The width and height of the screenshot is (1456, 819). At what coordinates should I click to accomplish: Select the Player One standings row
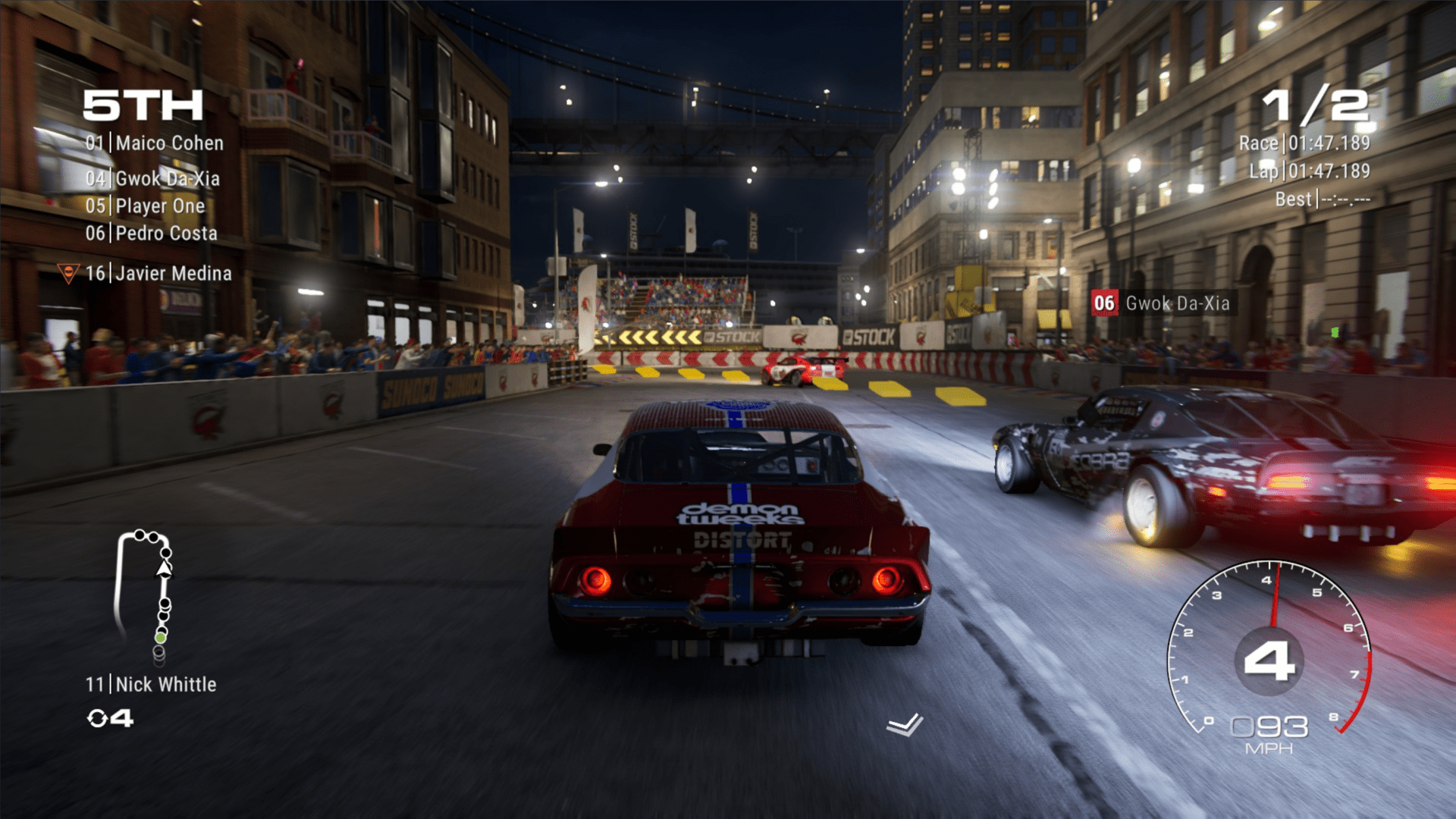pyautogui.click(x=145, y=206)
